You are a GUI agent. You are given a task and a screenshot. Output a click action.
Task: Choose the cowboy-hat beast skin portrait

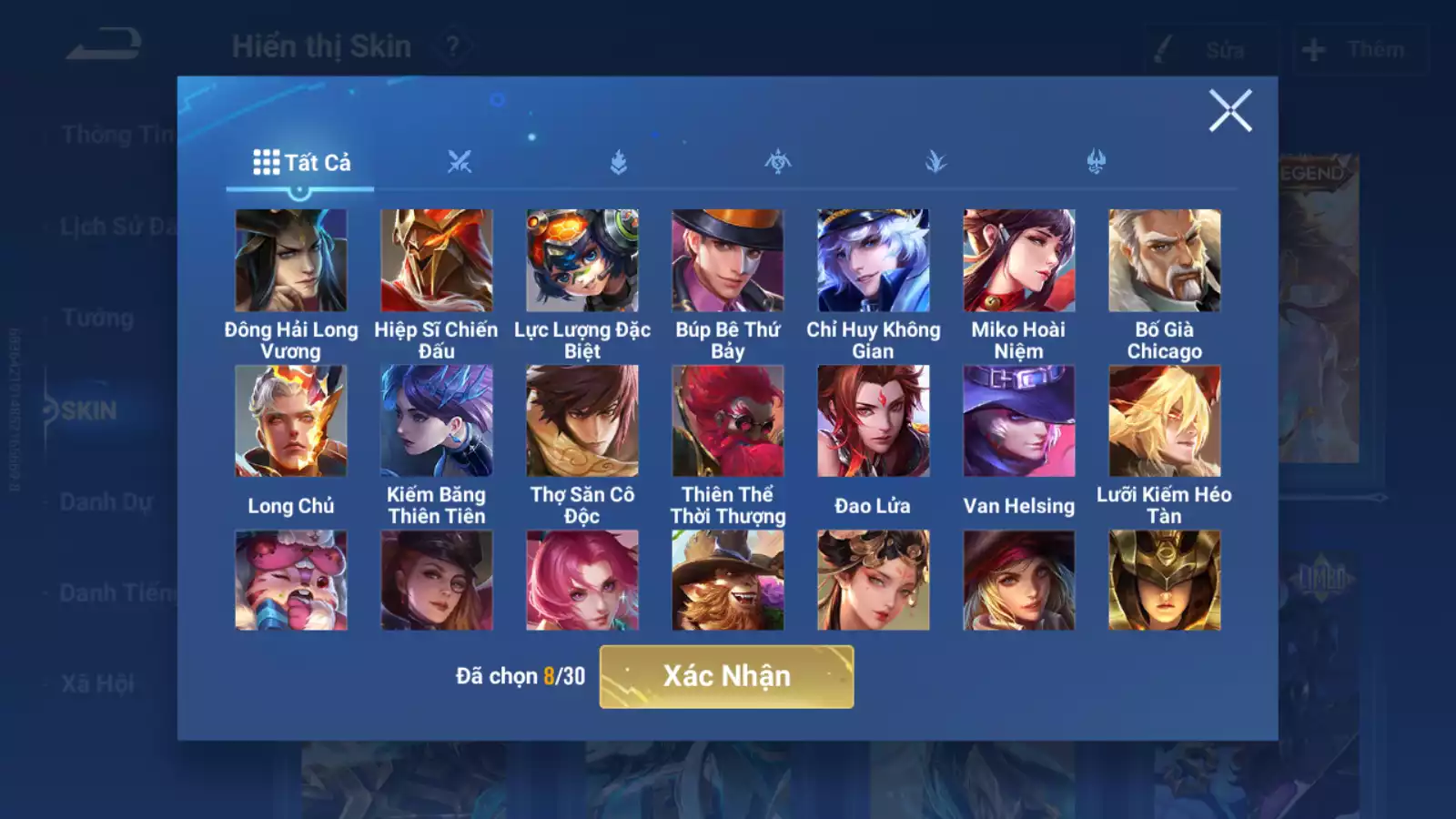click(x=727, y=581)
